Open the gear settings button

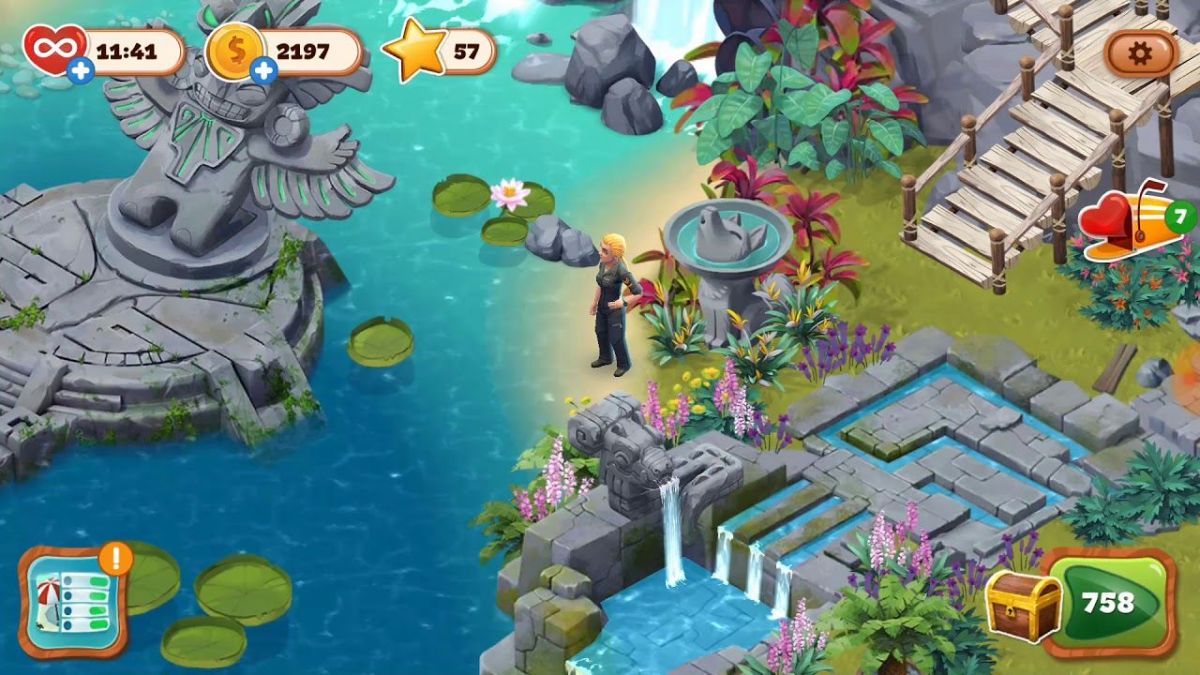coord(1140,53)
